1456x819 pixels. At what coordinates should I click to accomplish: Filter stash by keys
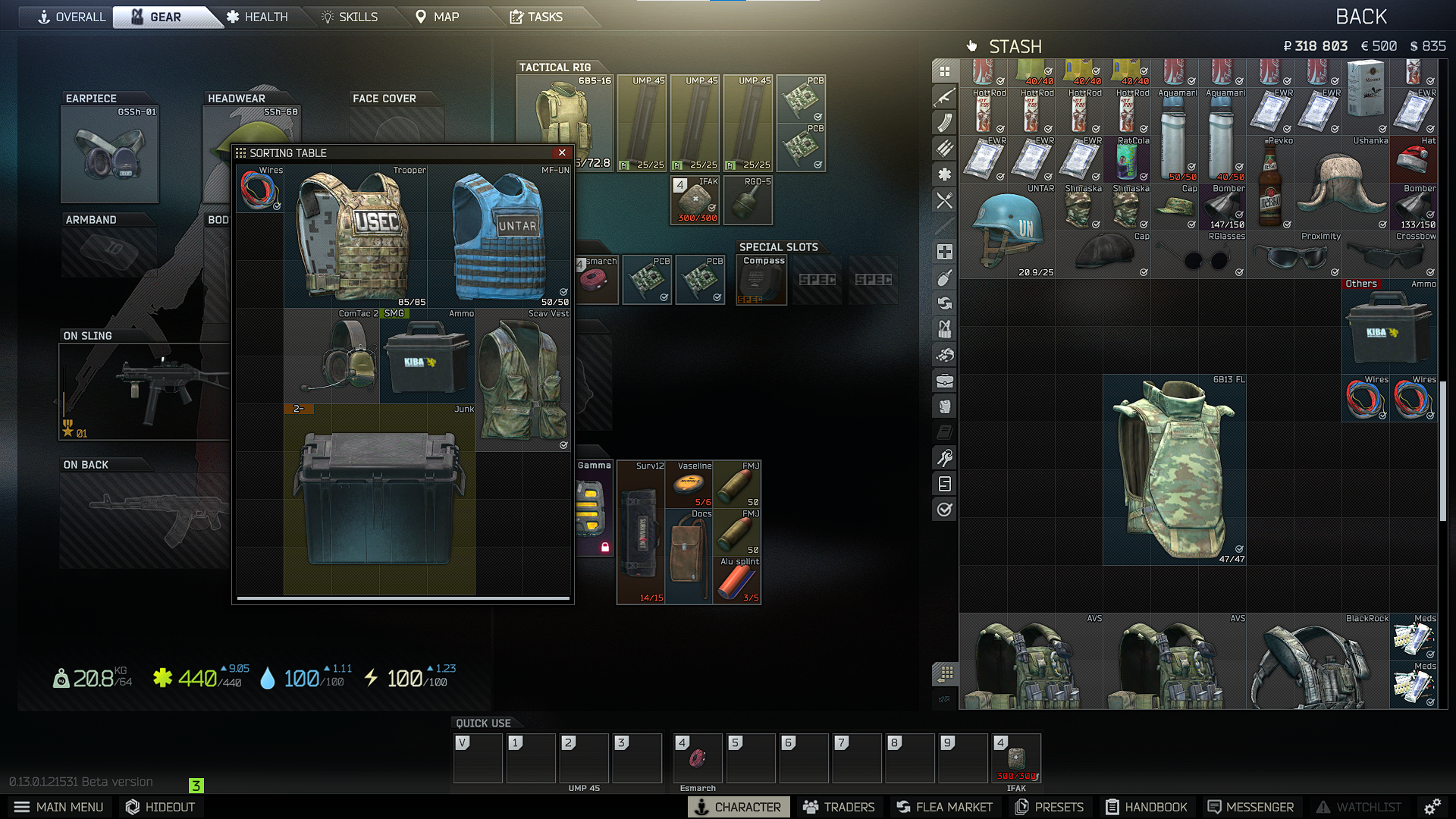(944, 455)
